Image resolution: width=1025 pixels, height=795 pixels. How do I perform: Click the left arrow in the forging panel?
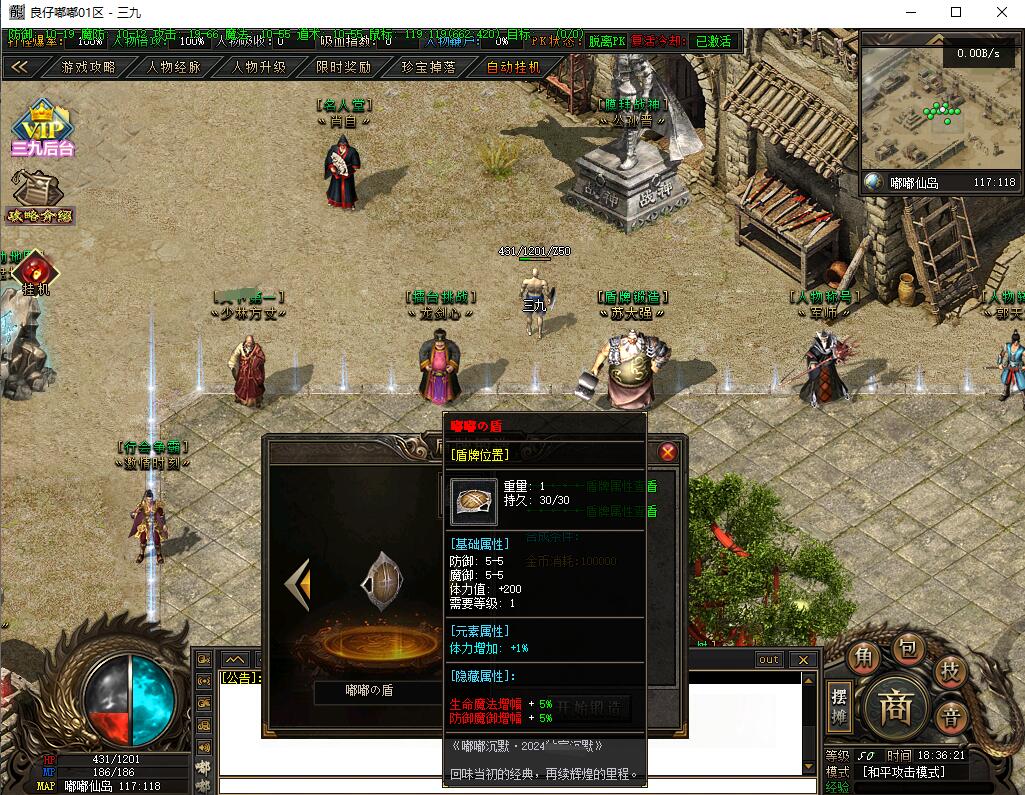click(297, 584)
